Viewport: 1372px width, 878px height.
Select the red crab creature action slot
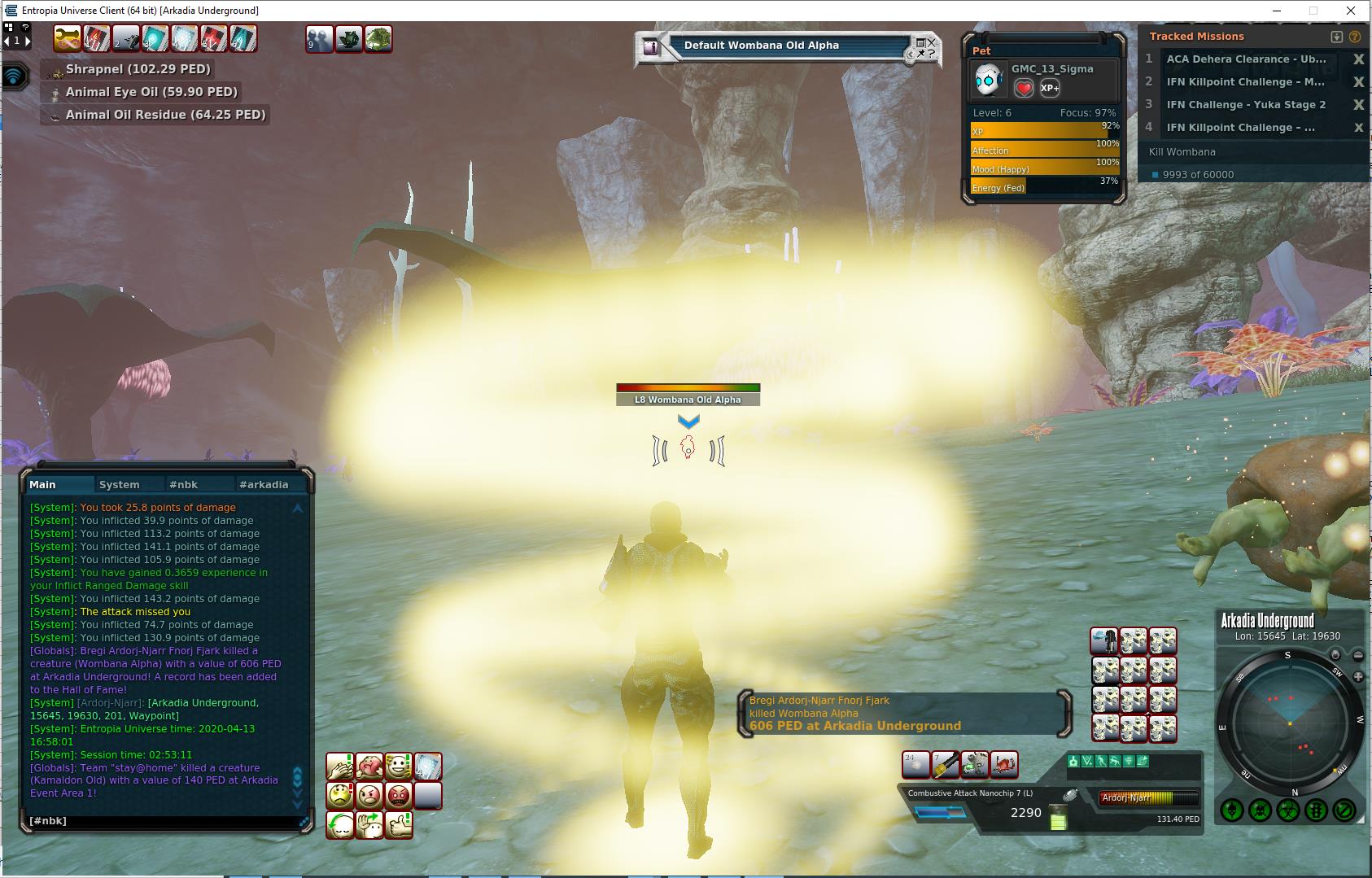click(x=1004, y=765)
